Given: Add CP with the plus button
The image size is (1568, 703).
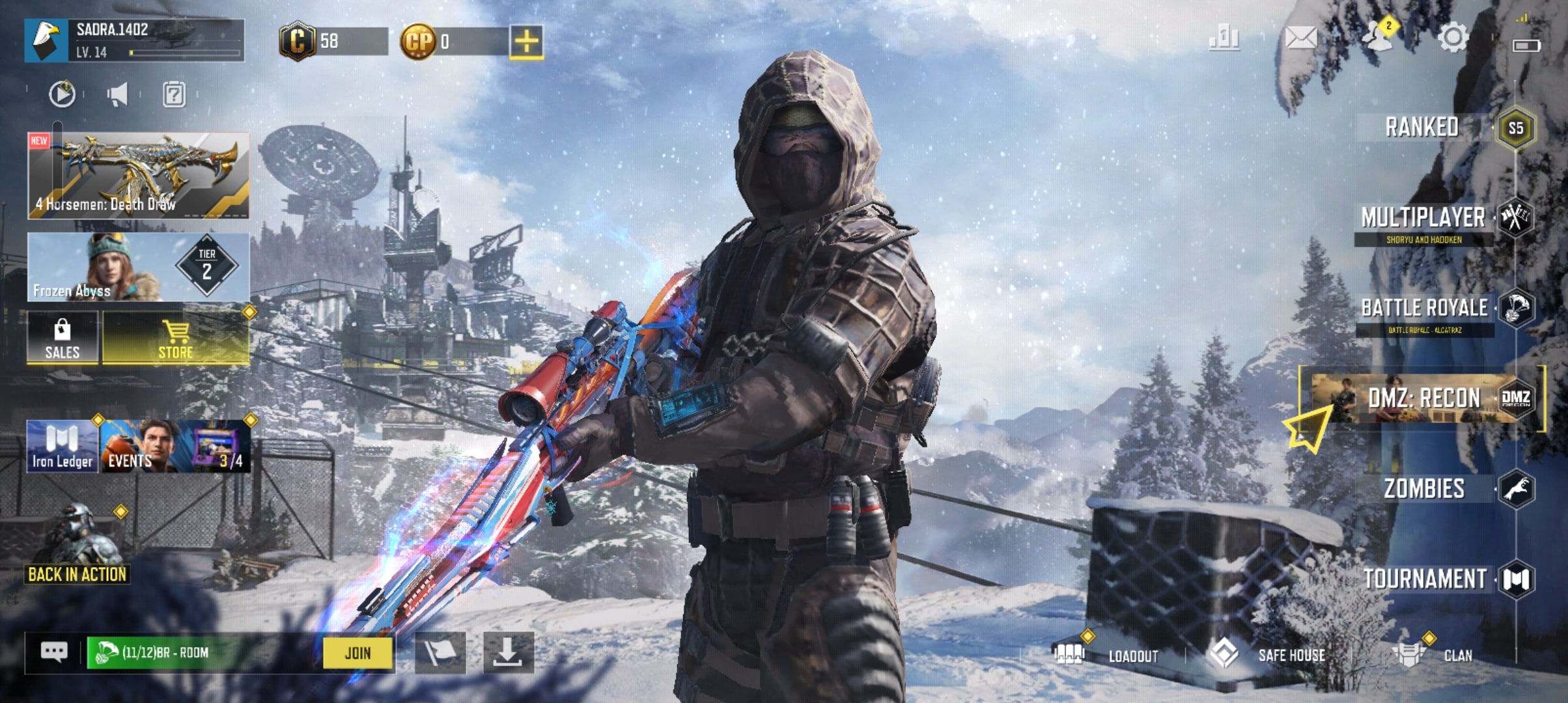Looking at the screenshot, I should pos(526,42).
